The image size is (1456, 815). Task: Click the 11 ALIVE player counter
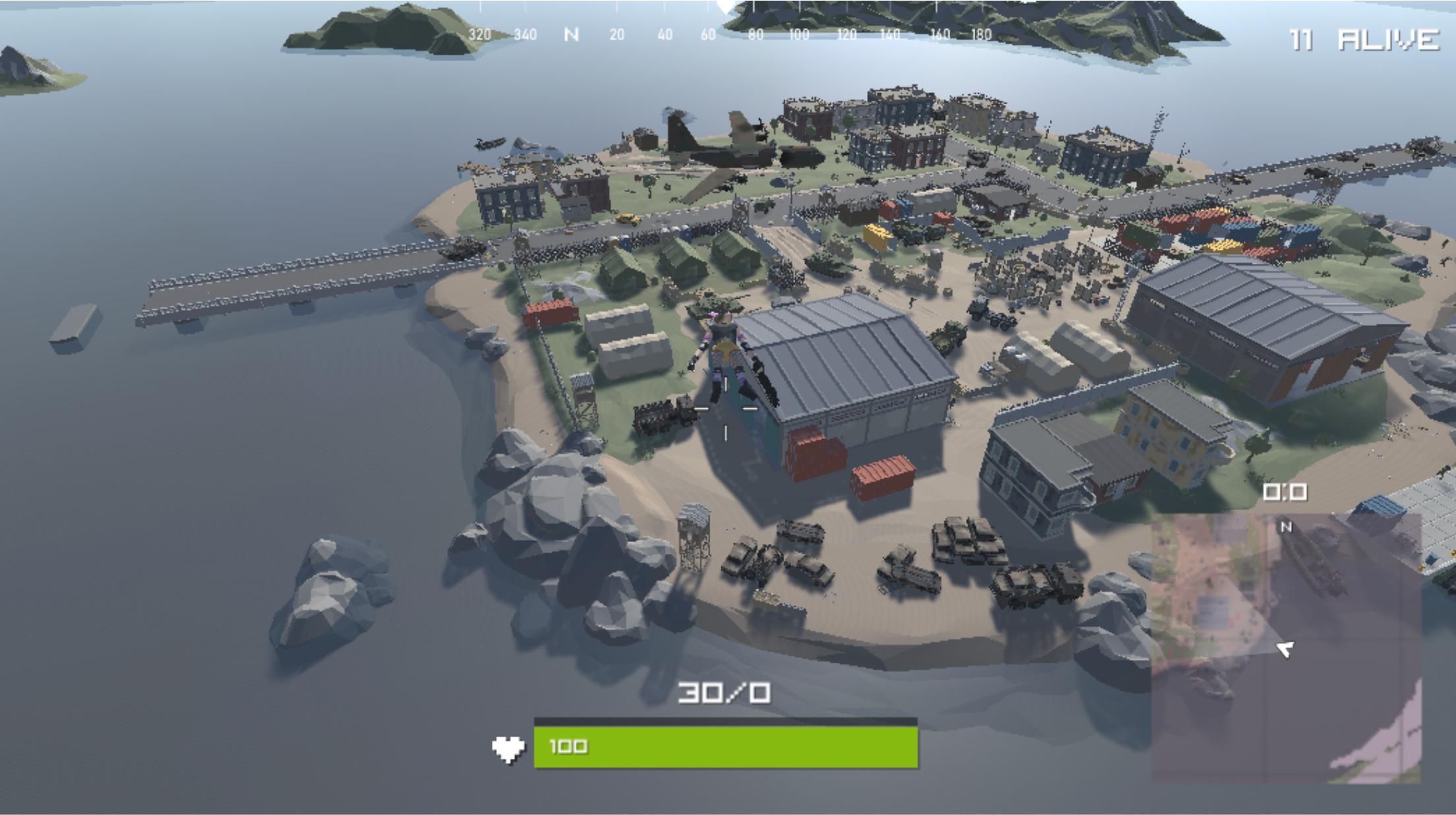click(x=1358, y=38)
